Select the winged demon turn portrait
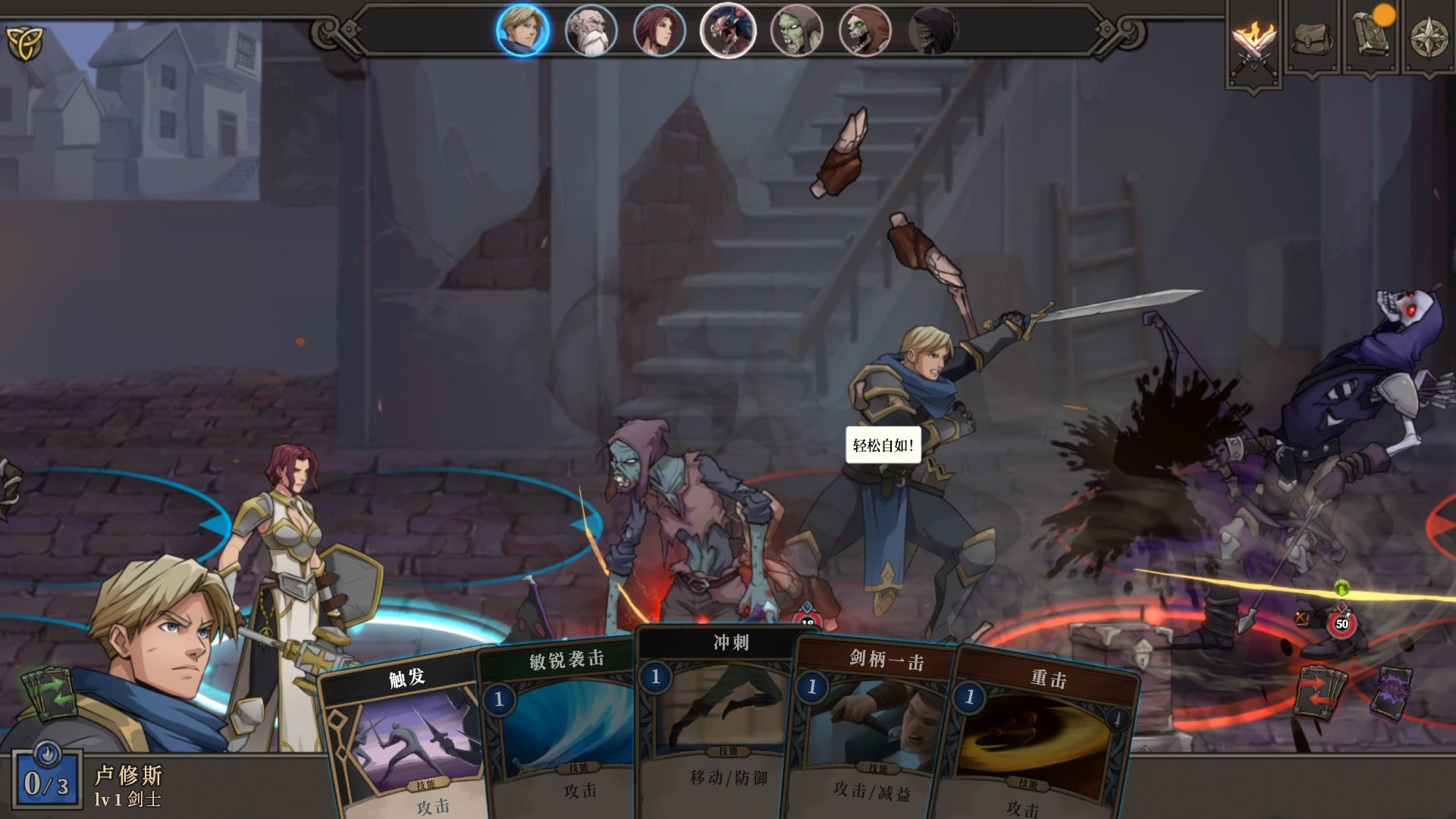This screenshot has height=819, width=1456. [x=728, y=31]
